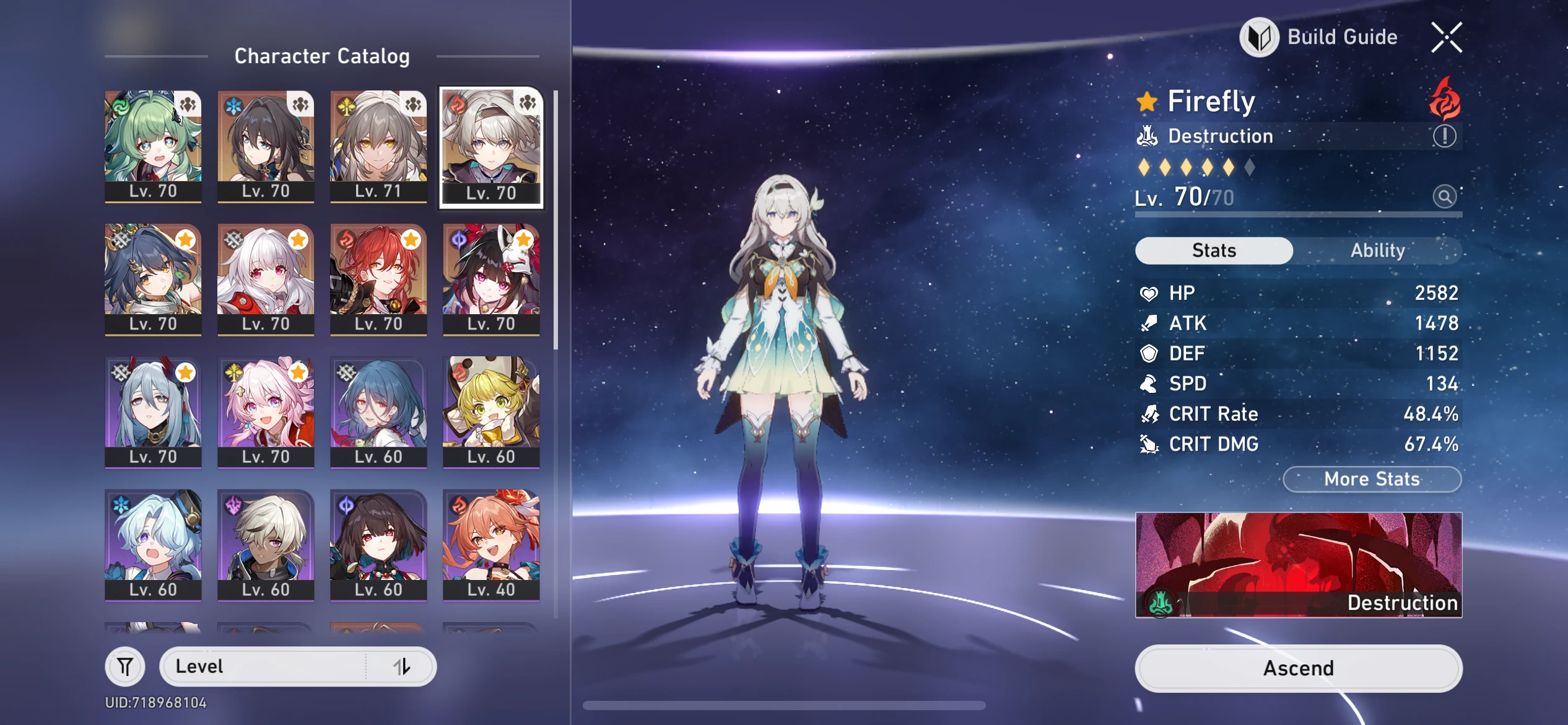Click the CRIT Rate stat icon
This screenshot has height=725, width=1568.
pyautogui.click(x=1149, y=414)
